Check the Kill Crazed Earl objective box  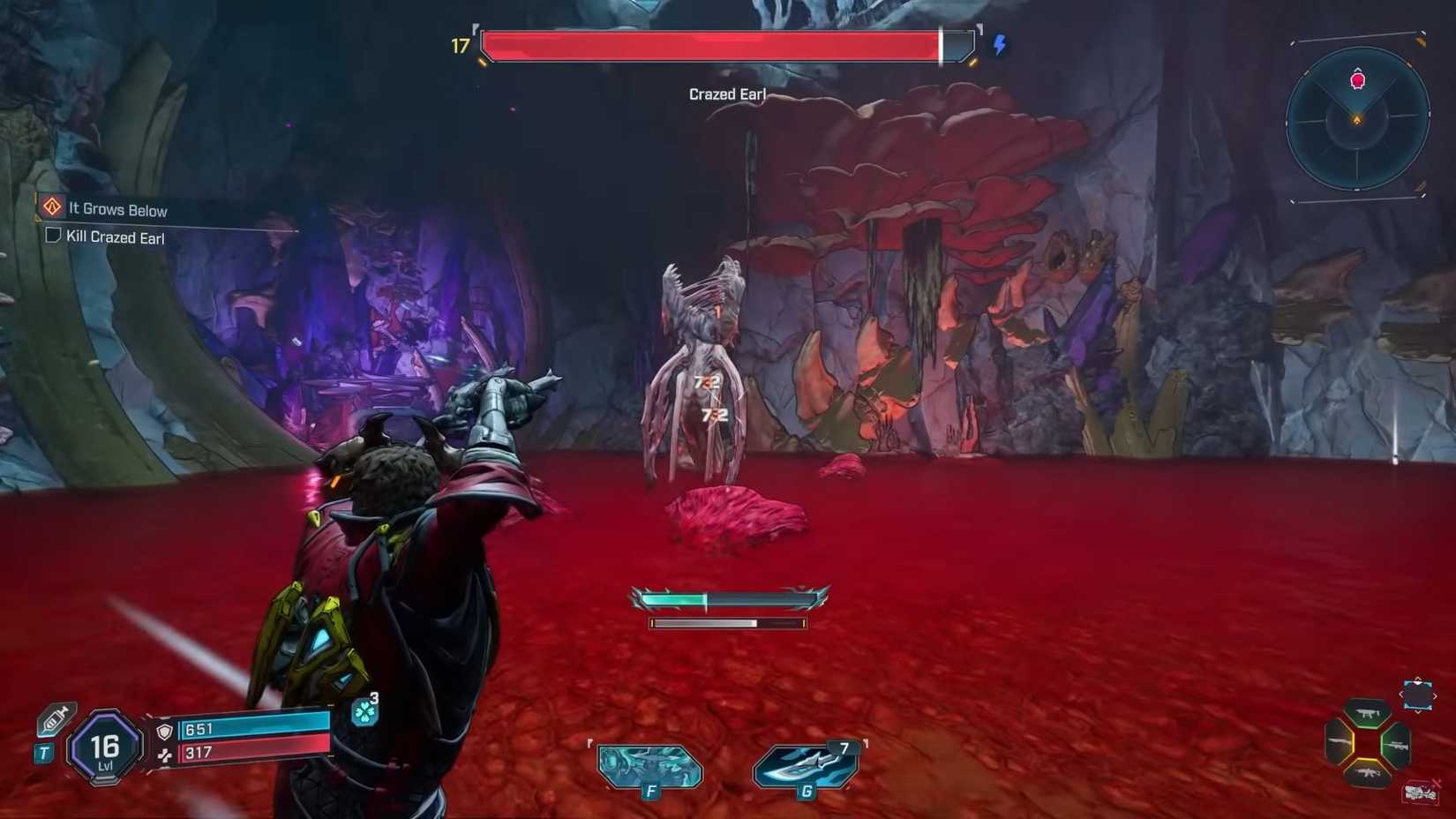click(52, 237)
